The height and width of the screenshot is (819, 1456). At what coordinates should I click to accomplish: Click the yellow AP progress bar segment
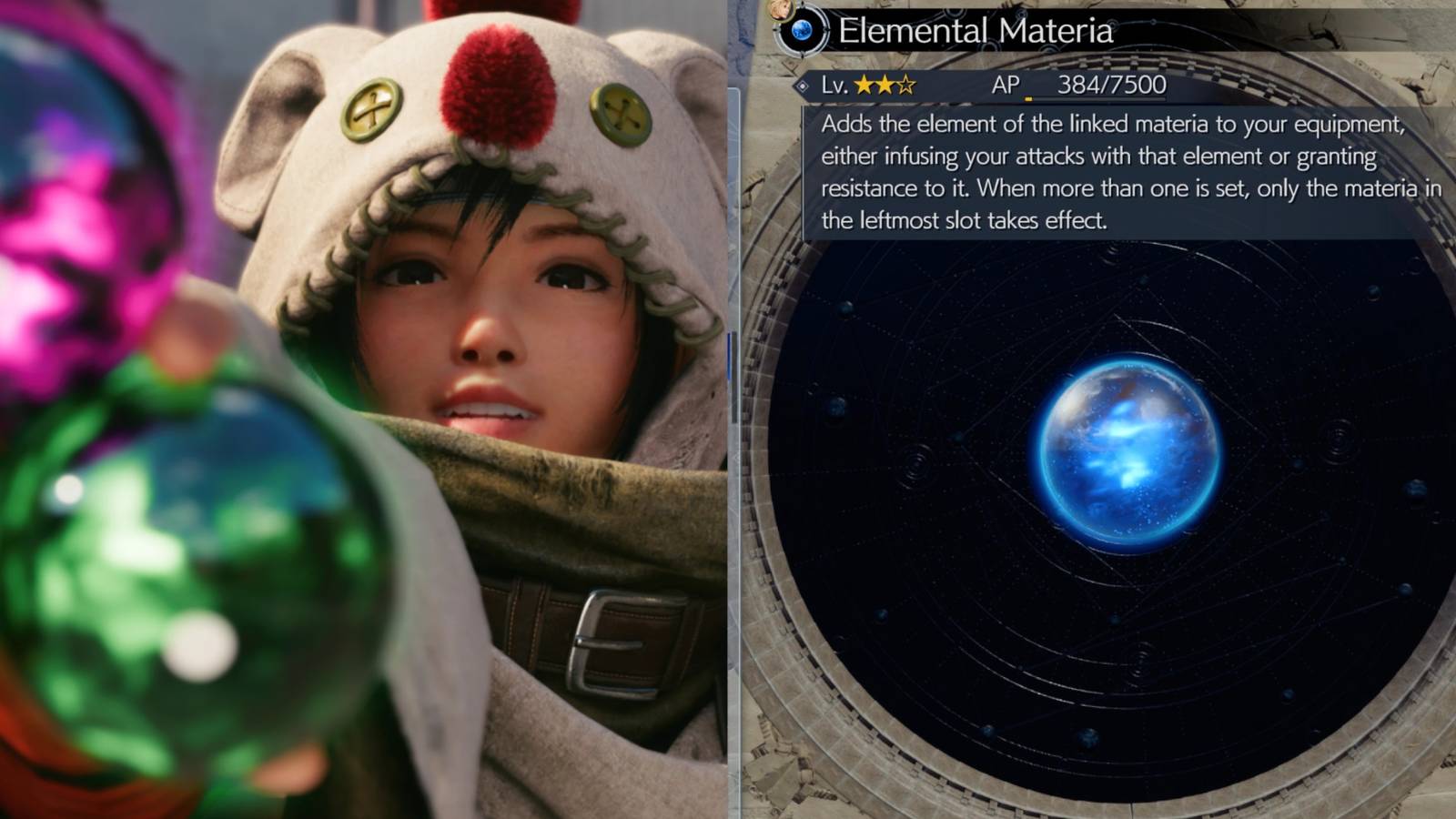[1030, 96]
